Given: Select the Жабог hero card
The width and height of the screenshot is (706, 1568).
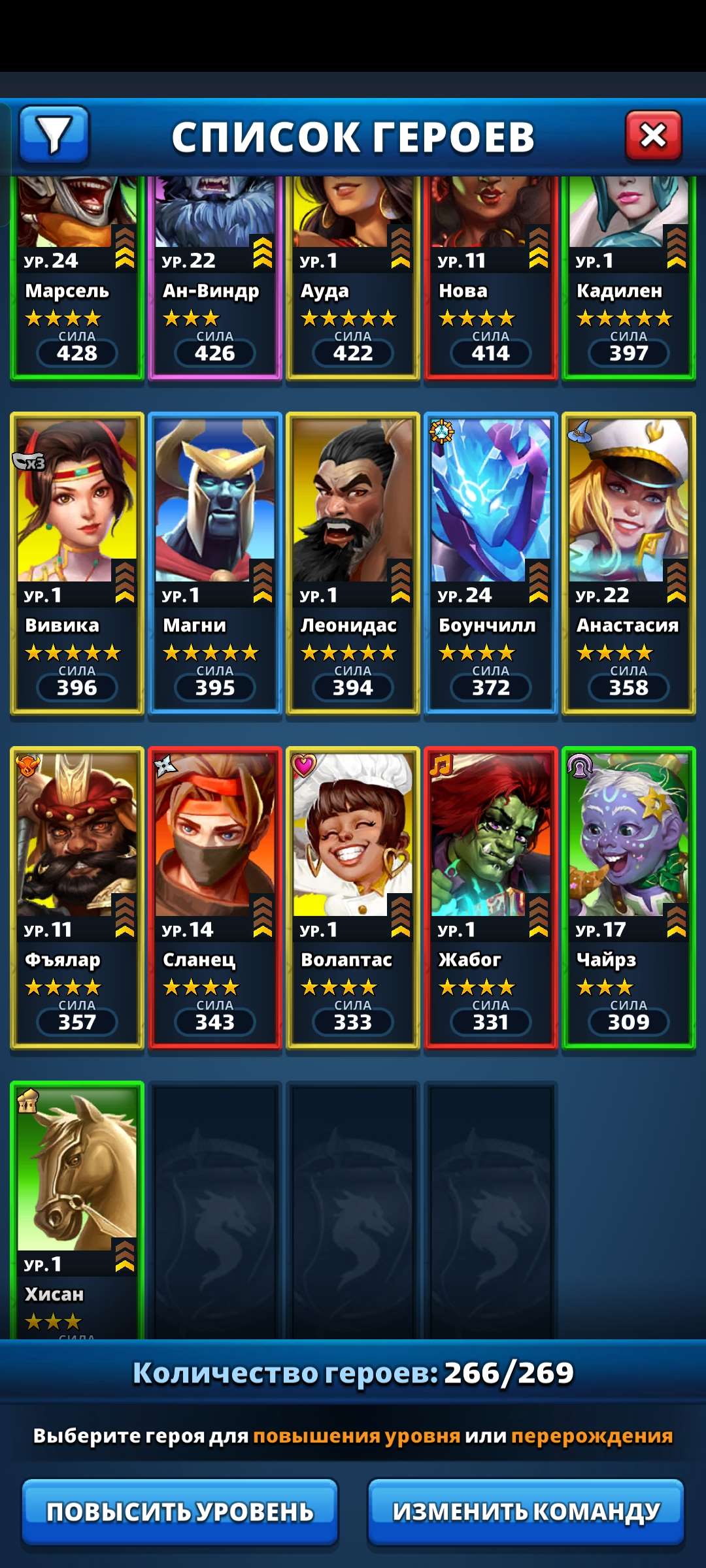Looking at the screenshot, I should (x=491, y=898).
